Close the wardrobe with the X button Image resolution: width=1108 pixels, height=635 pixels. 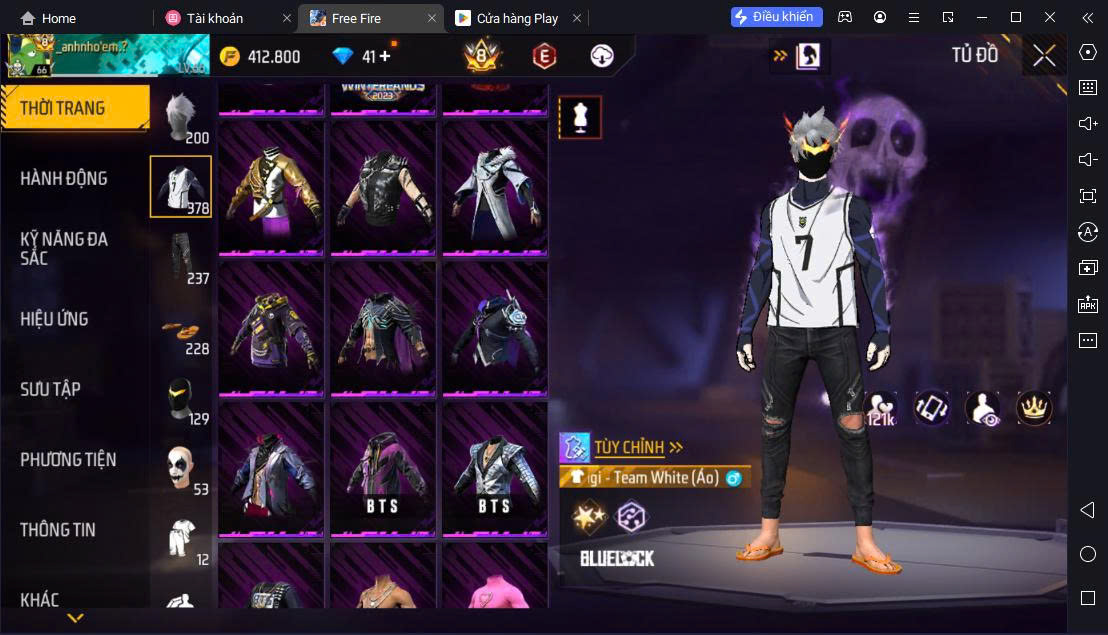1044,56
